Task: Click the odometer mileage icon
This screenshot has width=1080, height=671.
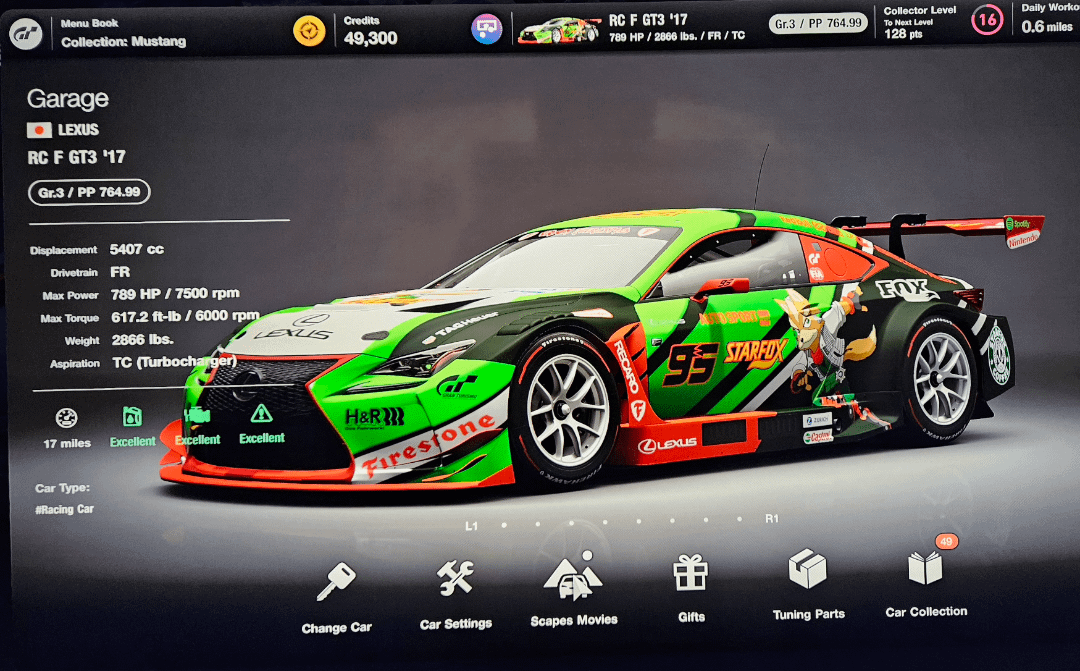Action: [67, 419]
